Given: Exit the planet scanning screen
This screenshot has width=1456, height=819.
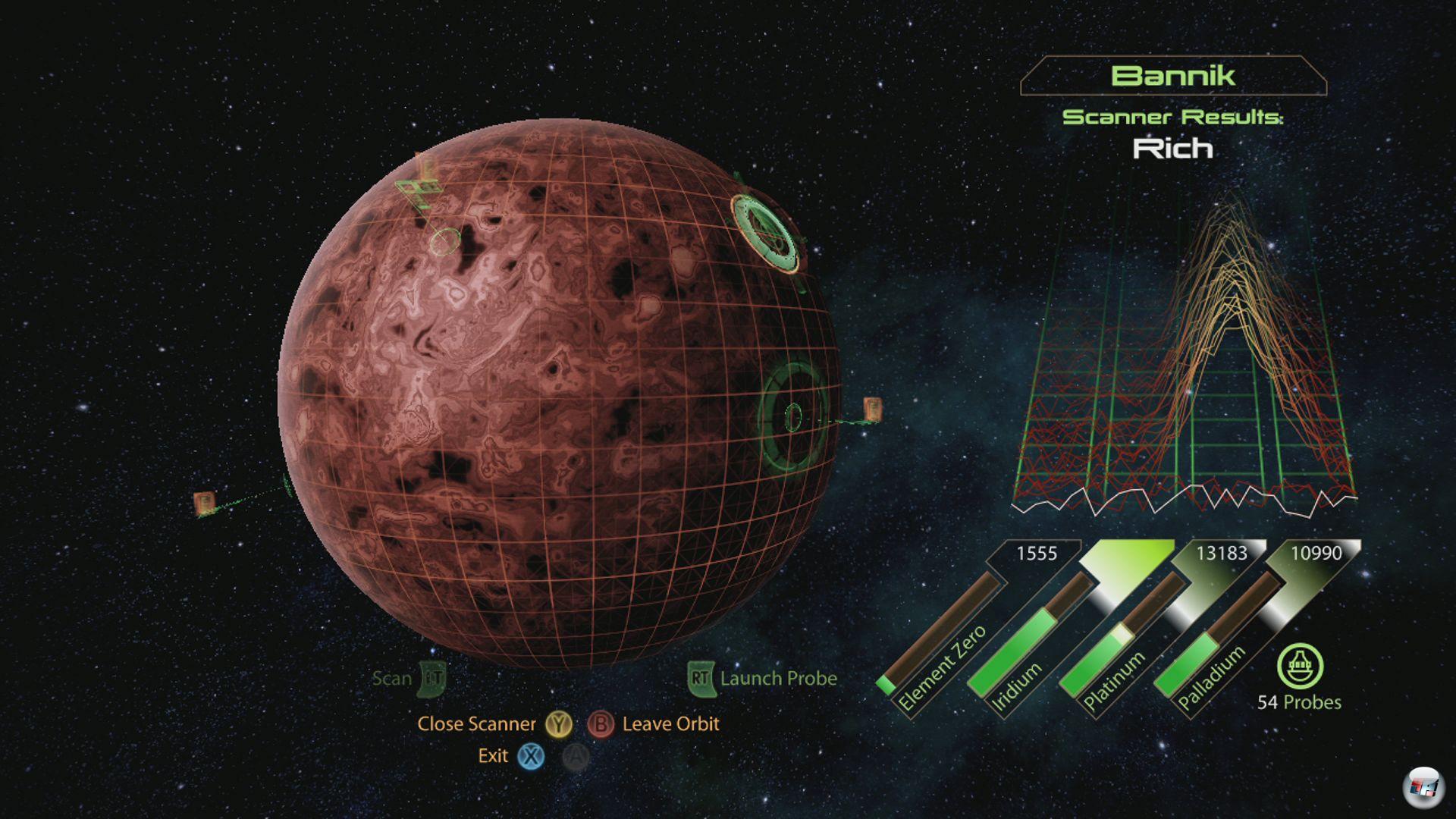Looking at the screenshot, I should 494,756.
